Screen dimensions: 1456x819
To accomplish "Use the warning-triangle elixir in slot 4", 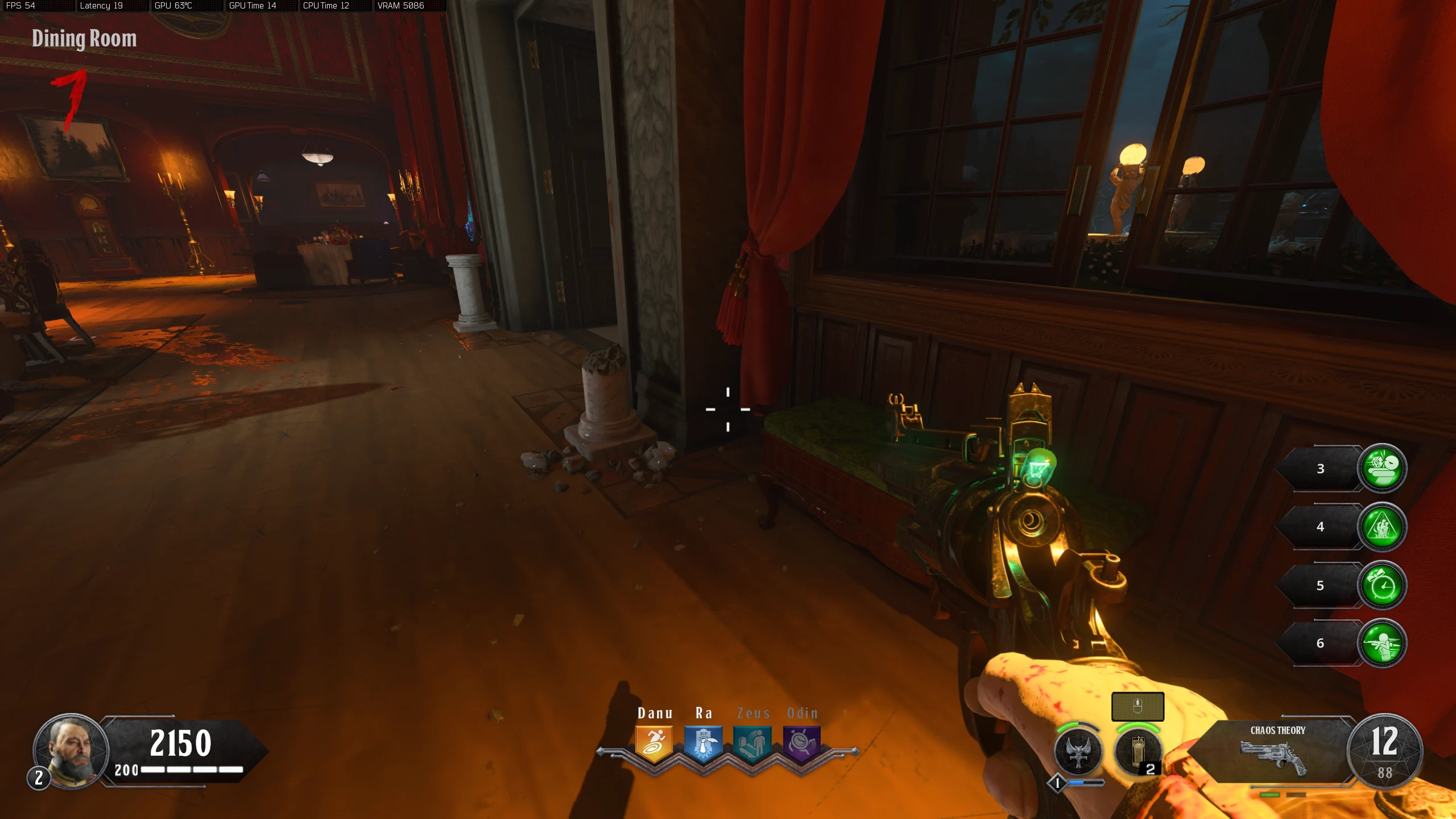I will pos(1382,527).
